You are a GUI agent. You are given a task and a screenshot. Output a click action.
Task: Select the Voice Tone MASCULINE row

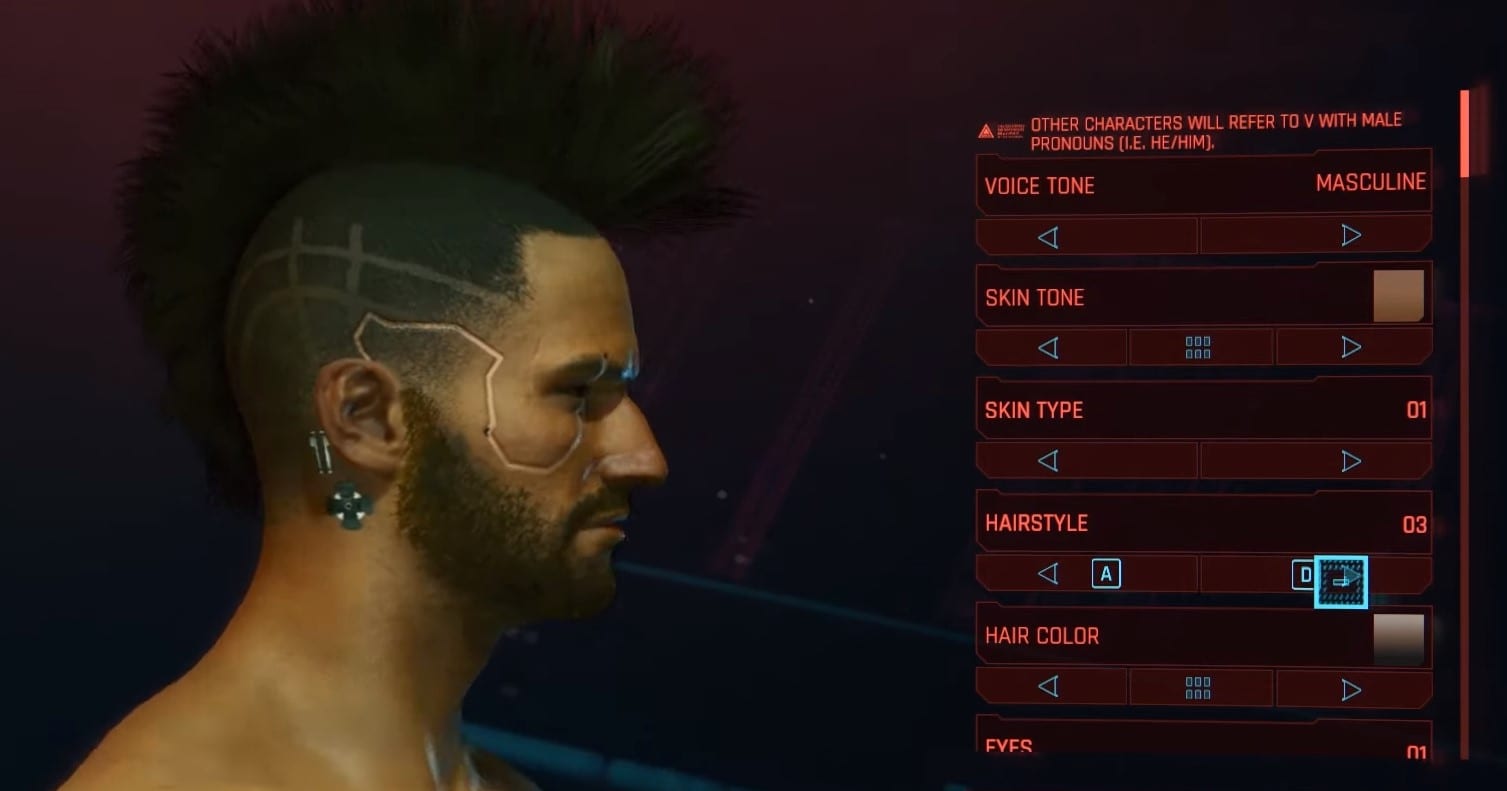1200,184
